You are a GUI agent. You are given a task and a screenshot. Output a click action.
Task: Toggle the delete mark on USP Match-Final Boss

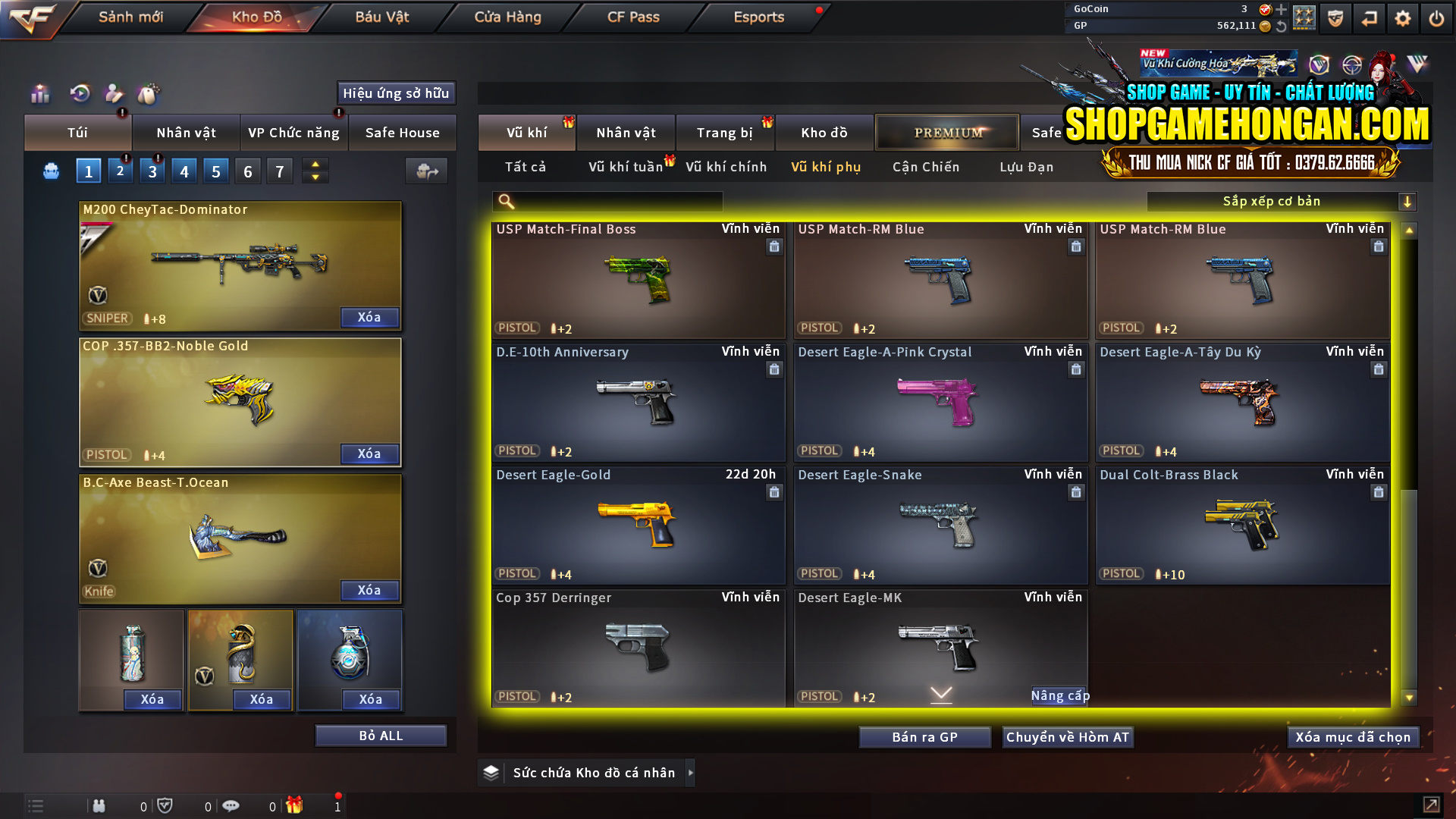pyautogui.click(x=774, y=246)
